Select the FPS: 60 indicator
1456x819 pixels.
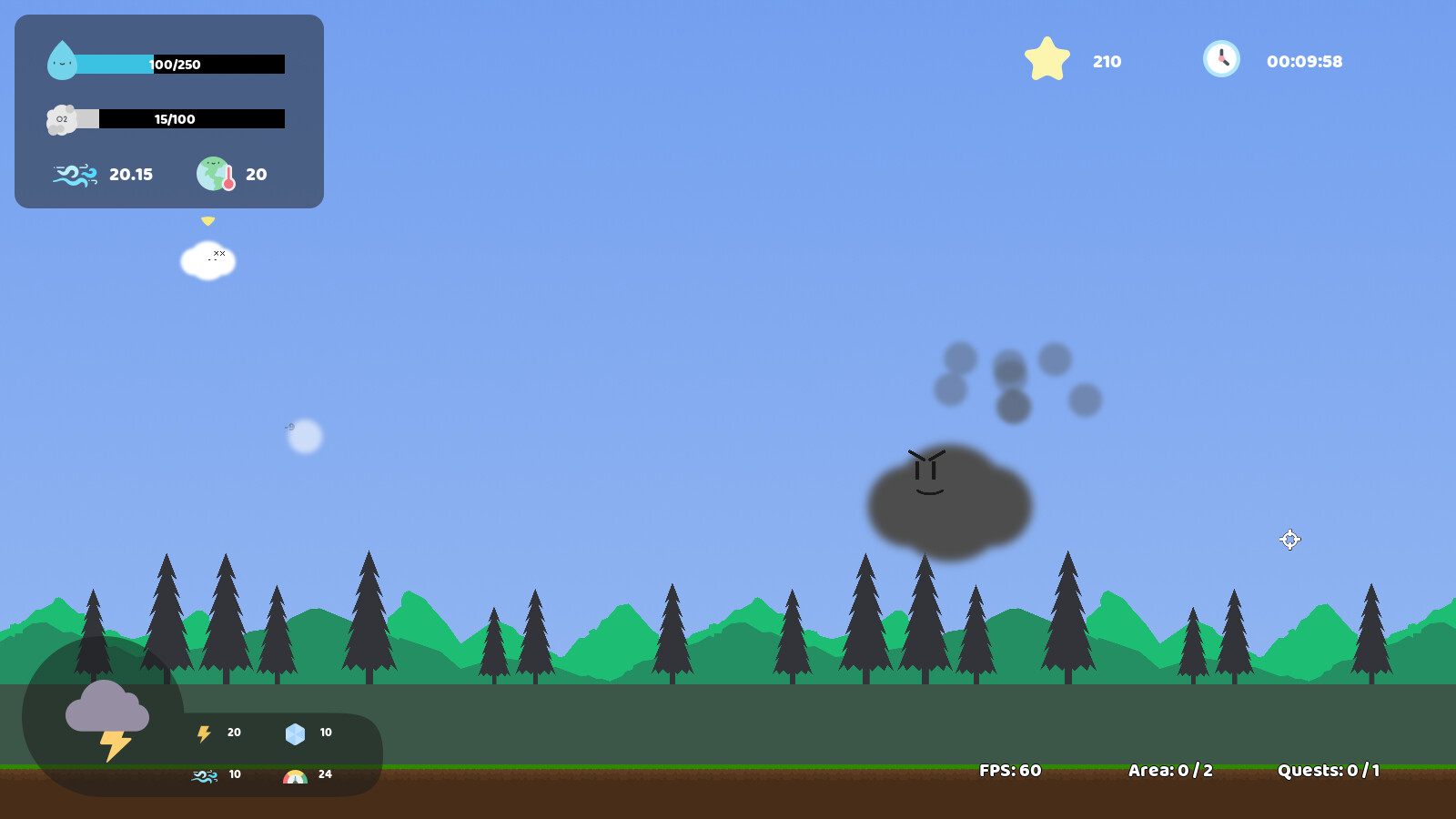[1010, 769]
